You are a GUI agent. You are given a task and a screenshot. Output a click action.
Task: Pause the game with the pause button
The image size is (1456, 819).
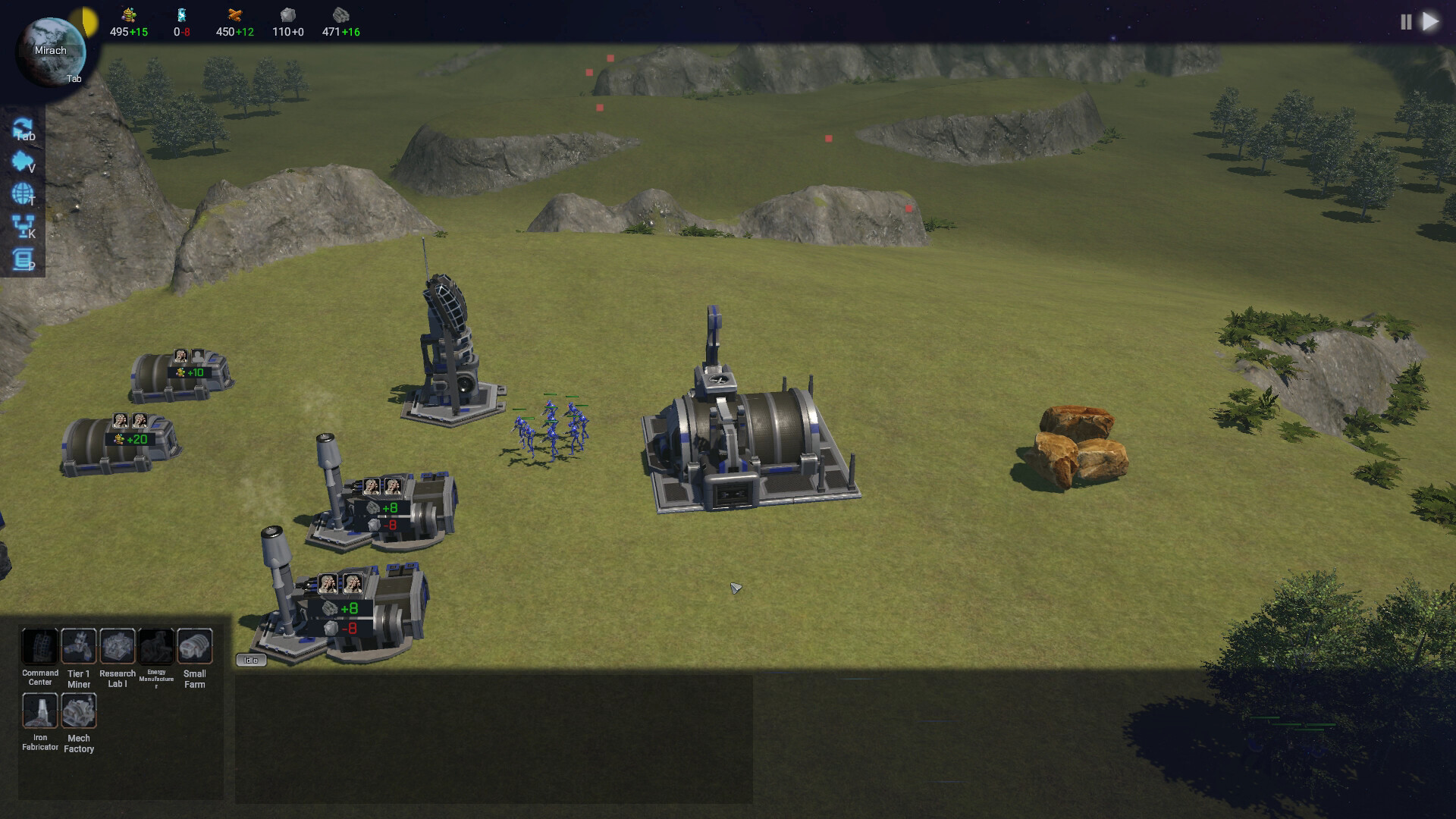(x=1407, y=22)
